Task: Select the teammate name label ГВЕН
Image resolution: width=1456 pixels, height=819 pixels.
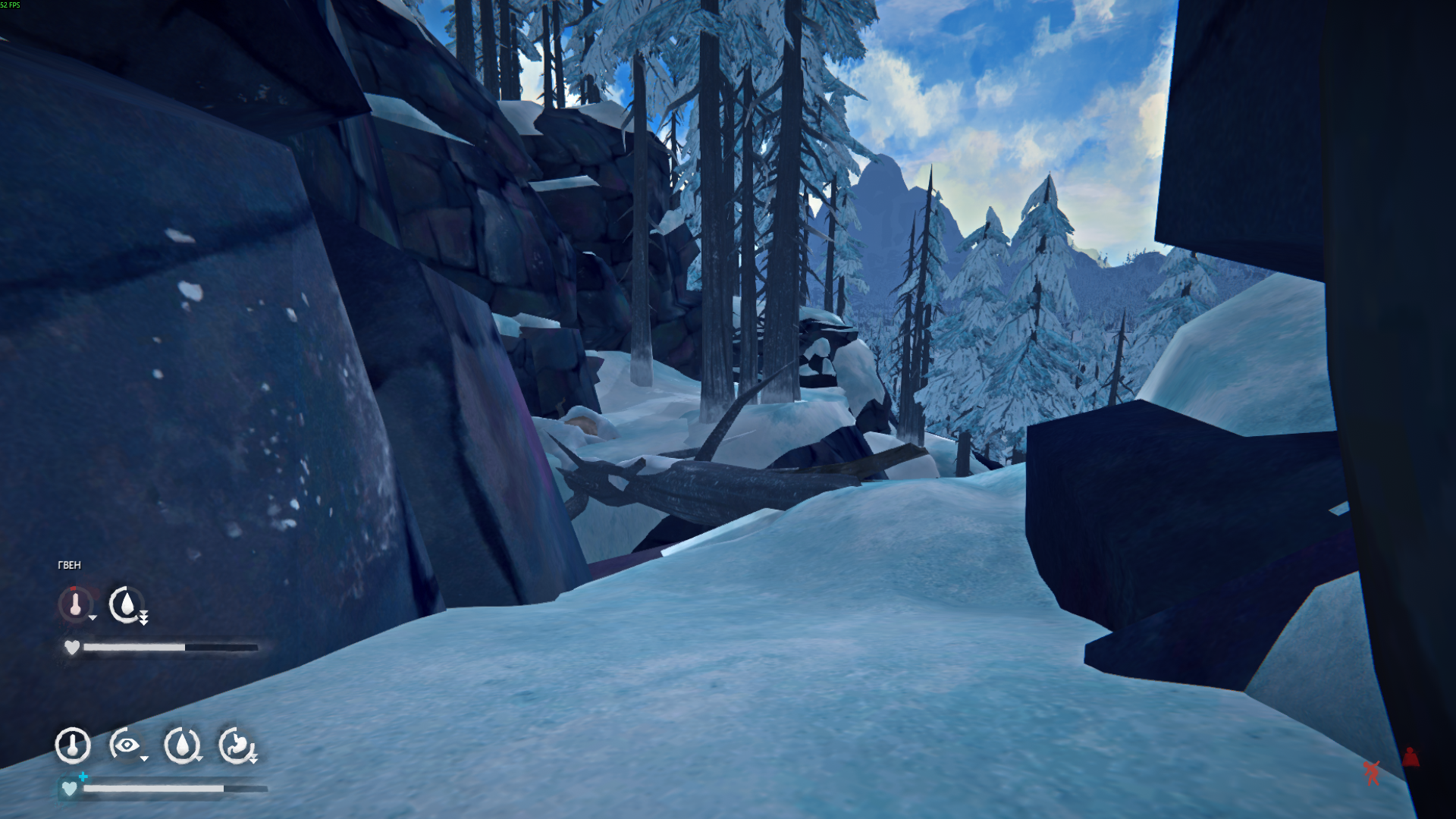Action: tap(69, 565)
